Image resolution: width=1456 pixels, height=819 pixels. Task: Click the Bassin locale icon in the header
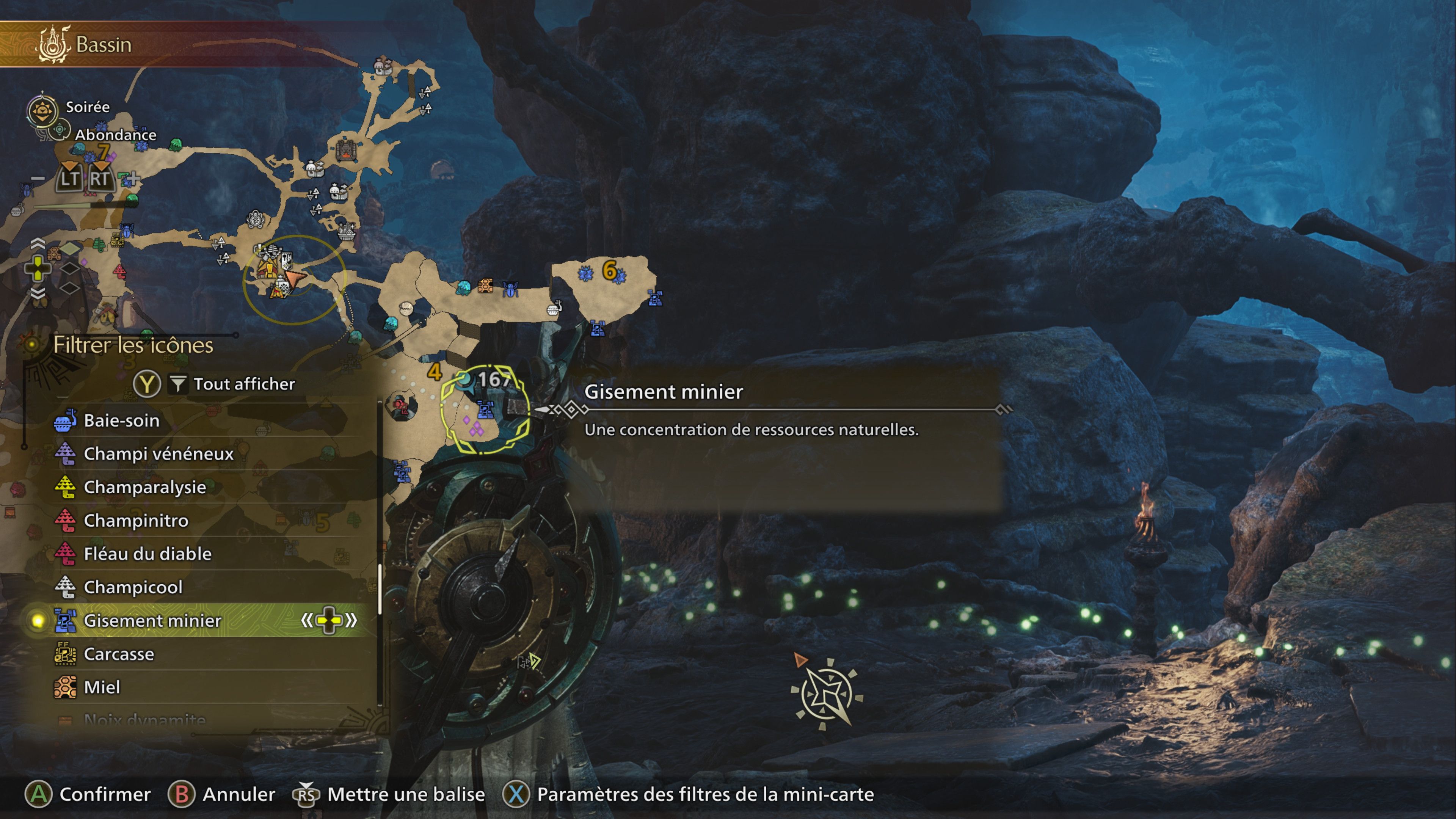click(x=54, y=44)
